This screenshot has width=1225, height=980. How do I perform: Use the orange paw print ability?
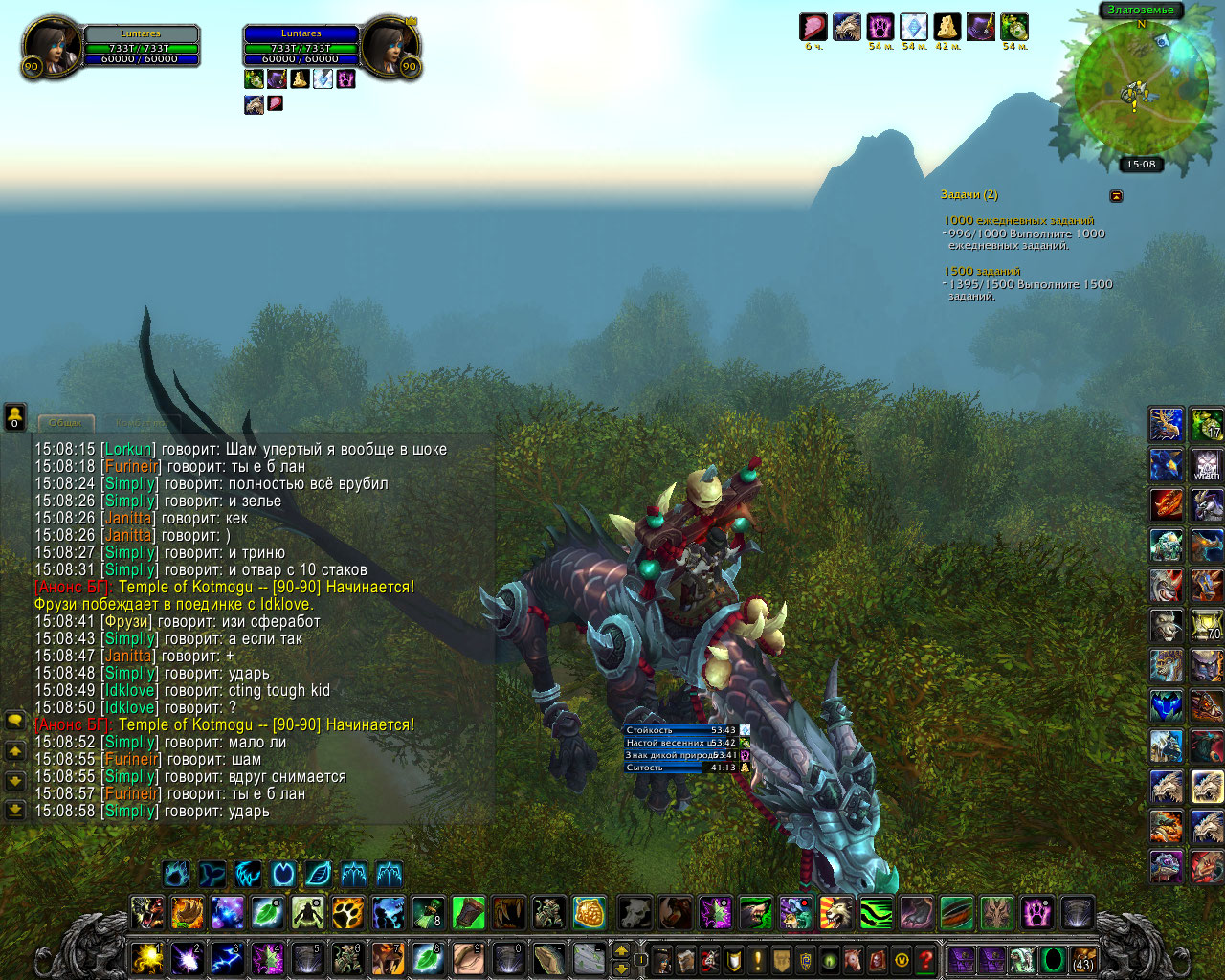tap(347, 913)
